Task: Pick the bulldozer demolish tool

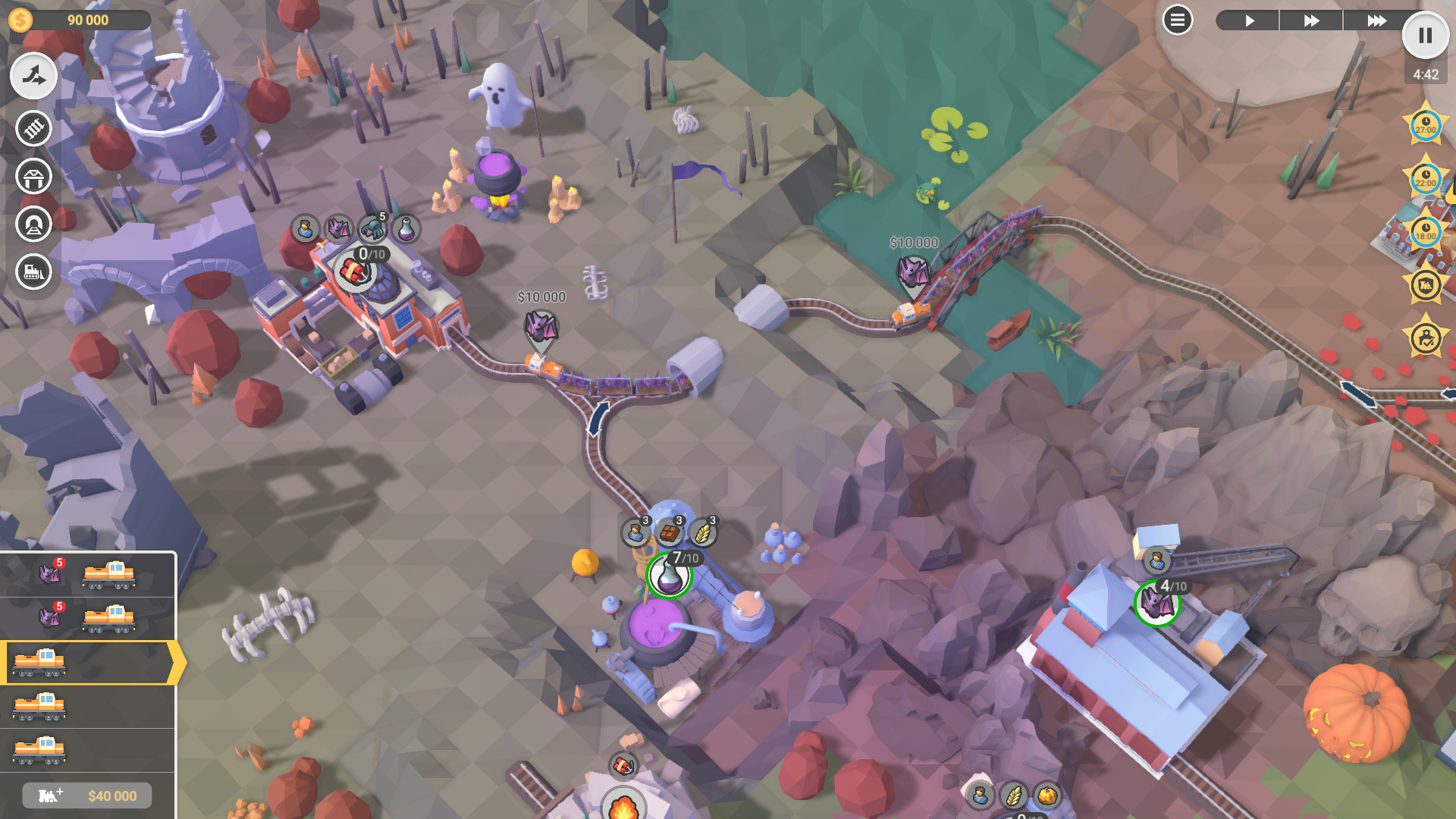Action: click(x=33, y=271)
